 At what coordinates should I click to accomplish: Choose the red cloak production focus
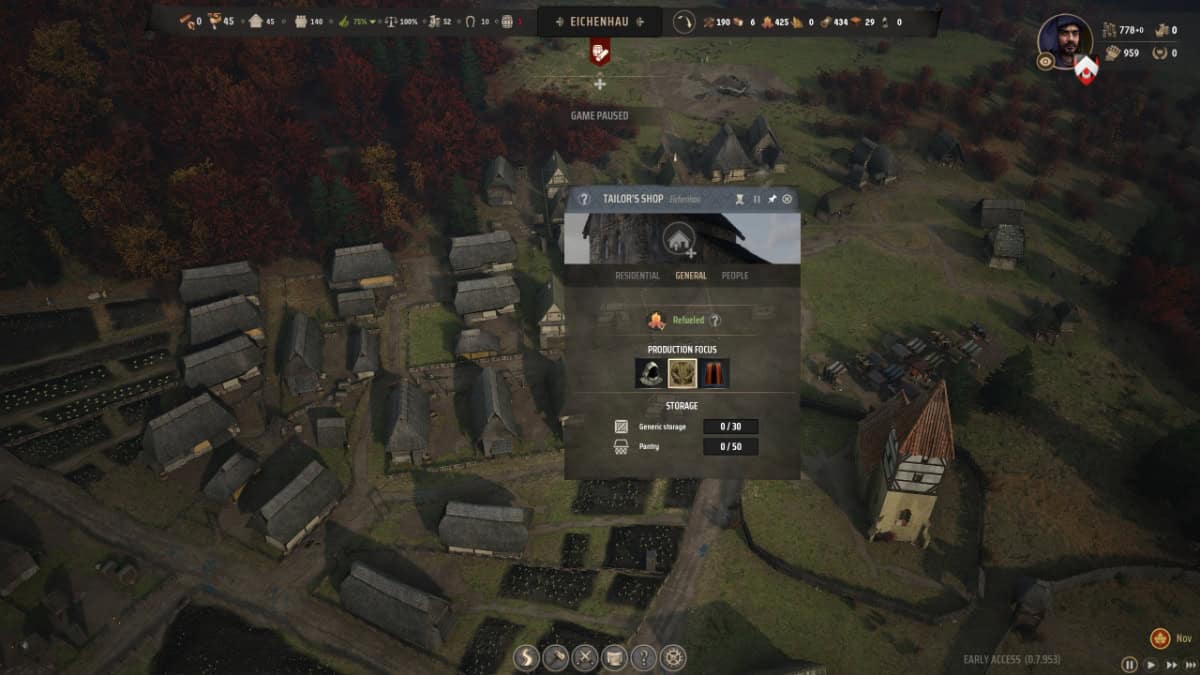(x=715, y=373)
